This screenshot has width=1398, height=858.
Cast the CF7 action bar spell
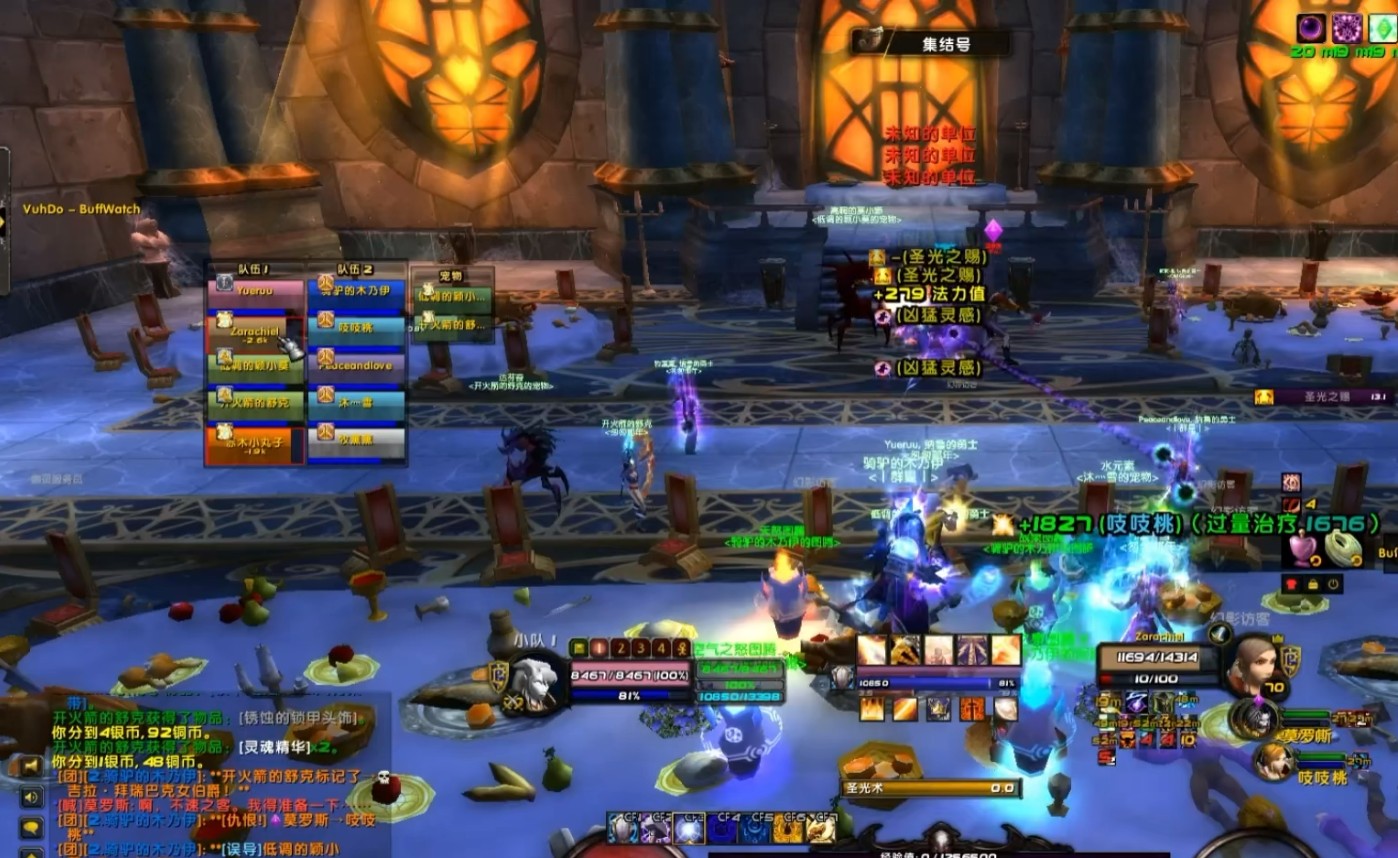pyautogui.click(x=821, y=829)
